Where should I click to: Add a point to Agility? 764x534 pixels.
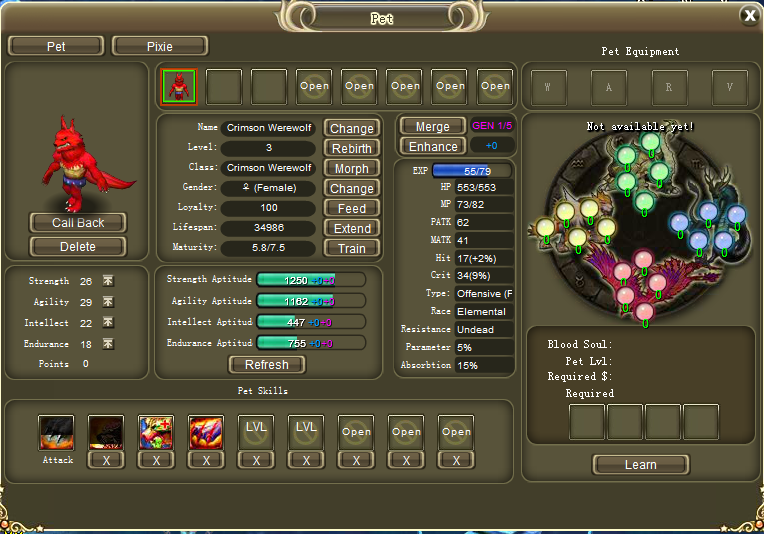click(108, 302)
